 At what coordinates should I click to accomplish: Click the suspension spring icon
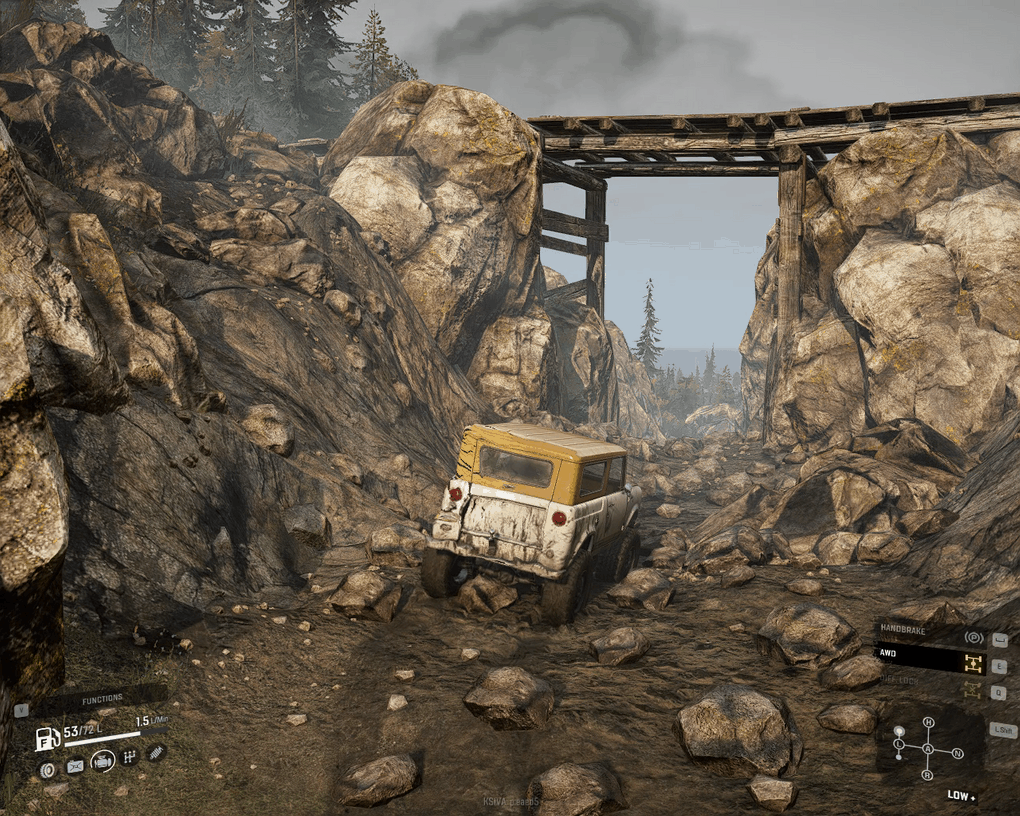click(156, 752)
